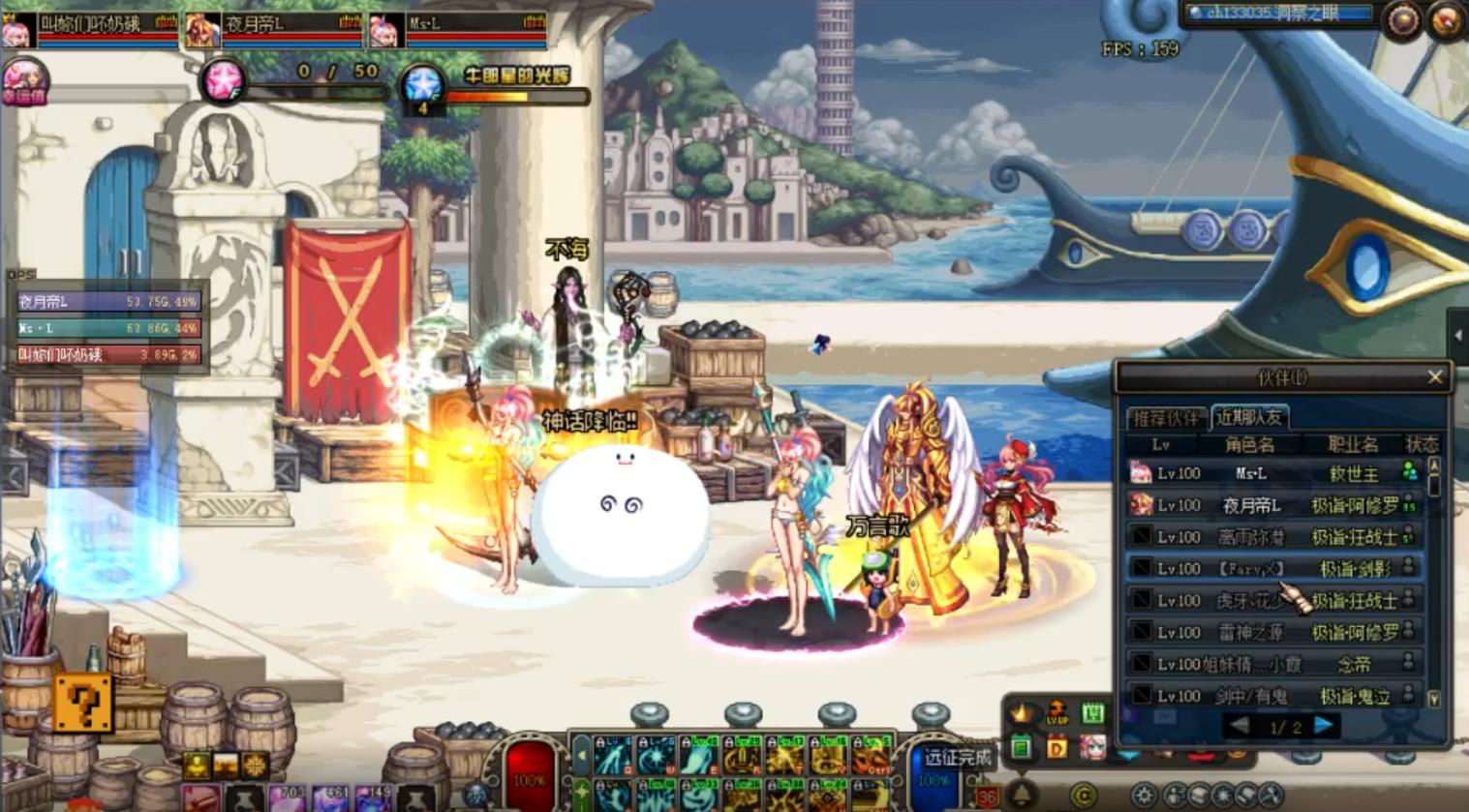This screenshot has width=1469, height=812.
Task: Close the 伙伴 partner window
Action: click(x=1434, y=377)
